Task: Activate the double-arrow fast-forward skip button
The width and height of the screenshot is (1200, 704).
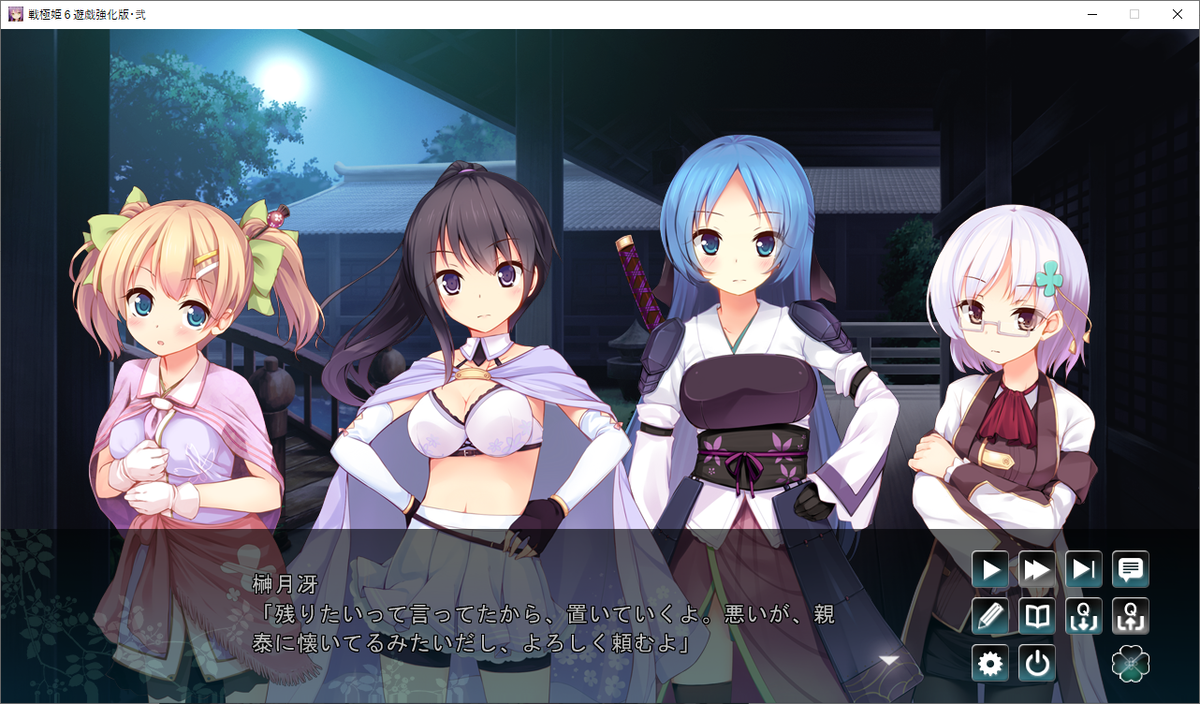Action: coord(1037,570)
